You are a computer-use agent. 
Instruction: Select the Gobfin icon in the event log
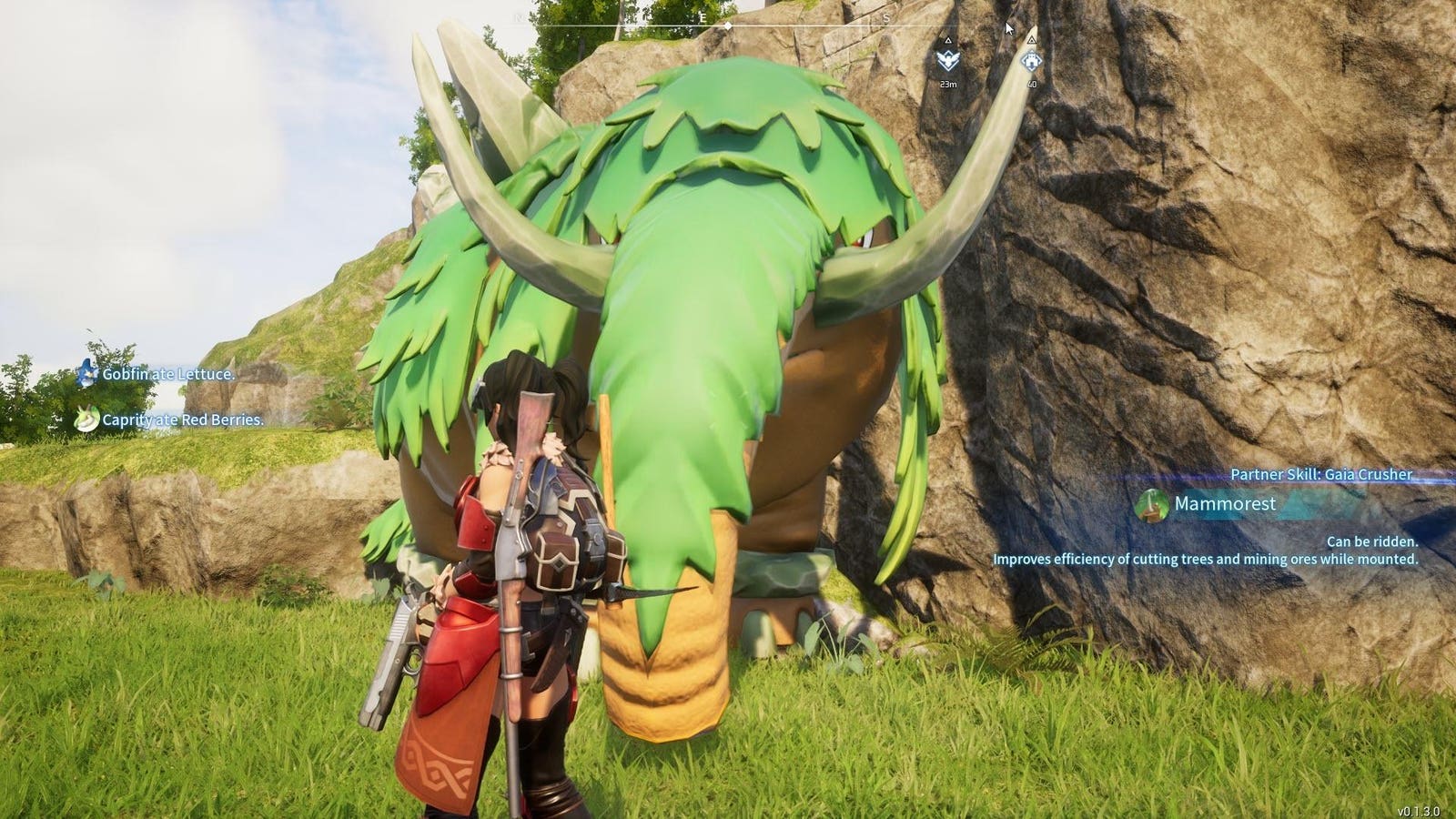(x=87, y=373)
